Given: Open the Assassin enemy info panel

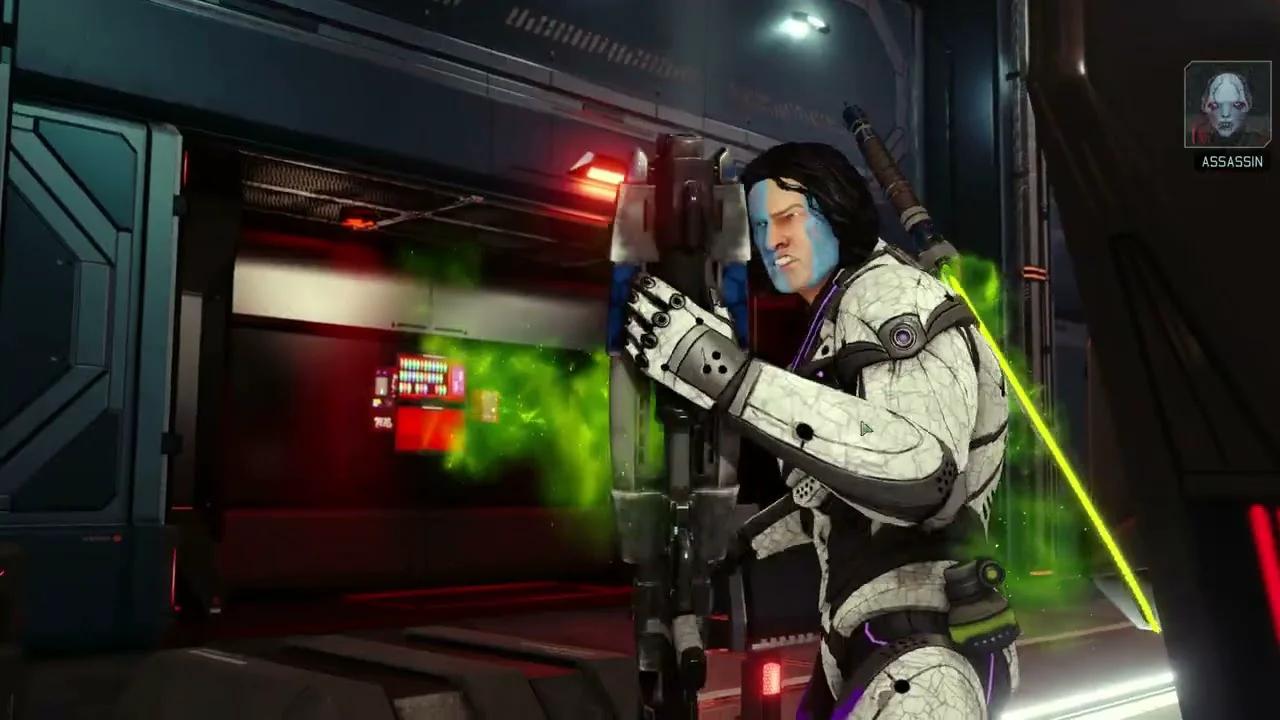Looking at the screenshot, I should (1228, 115).
